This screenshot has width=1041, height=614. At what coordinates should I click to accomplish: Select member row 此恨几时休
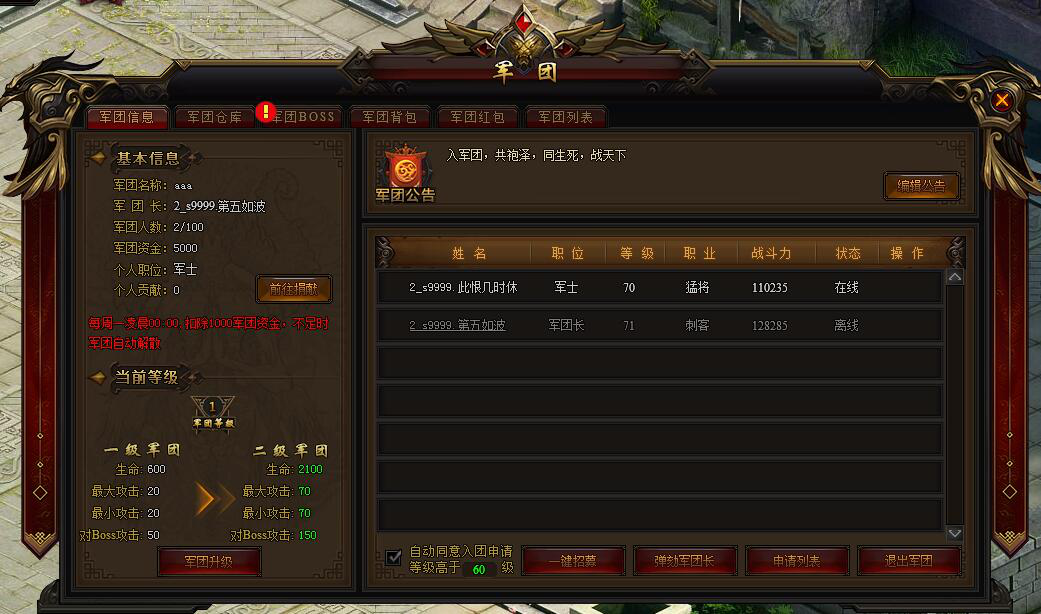point(659,287)
